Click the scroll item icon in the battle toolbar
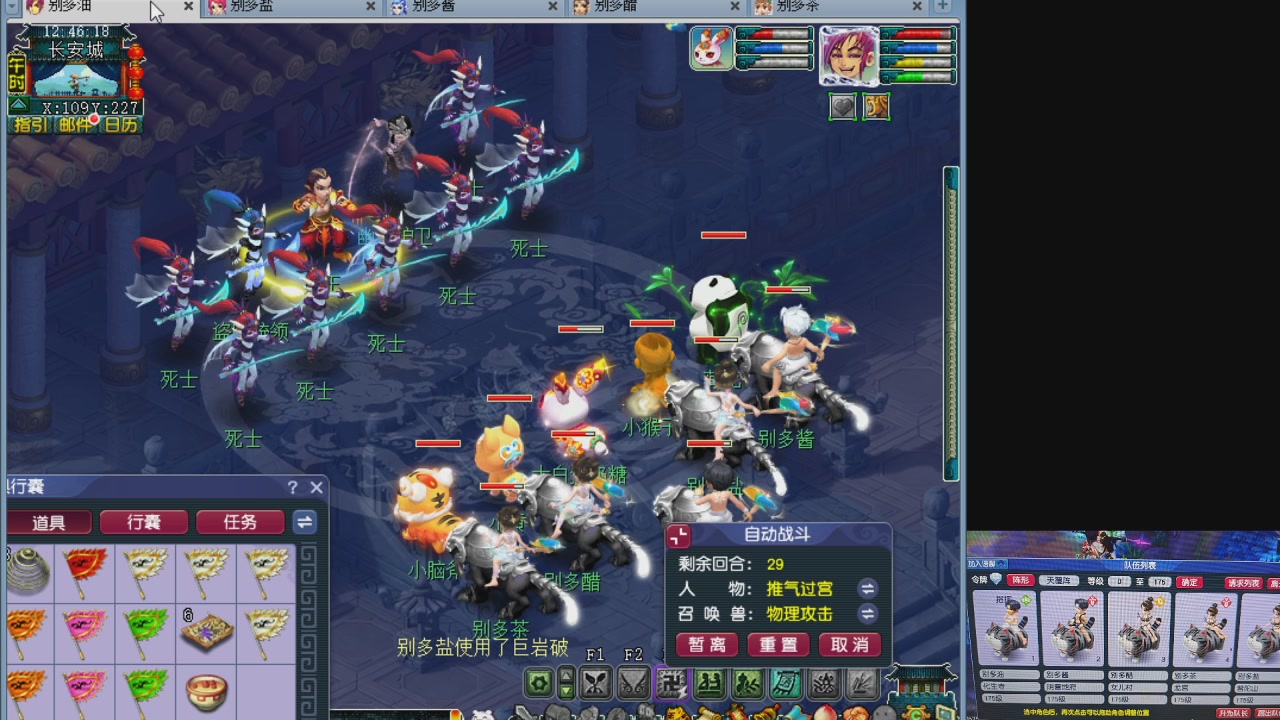This screenshot has width=1280, height=720. (x=785, y=684)
